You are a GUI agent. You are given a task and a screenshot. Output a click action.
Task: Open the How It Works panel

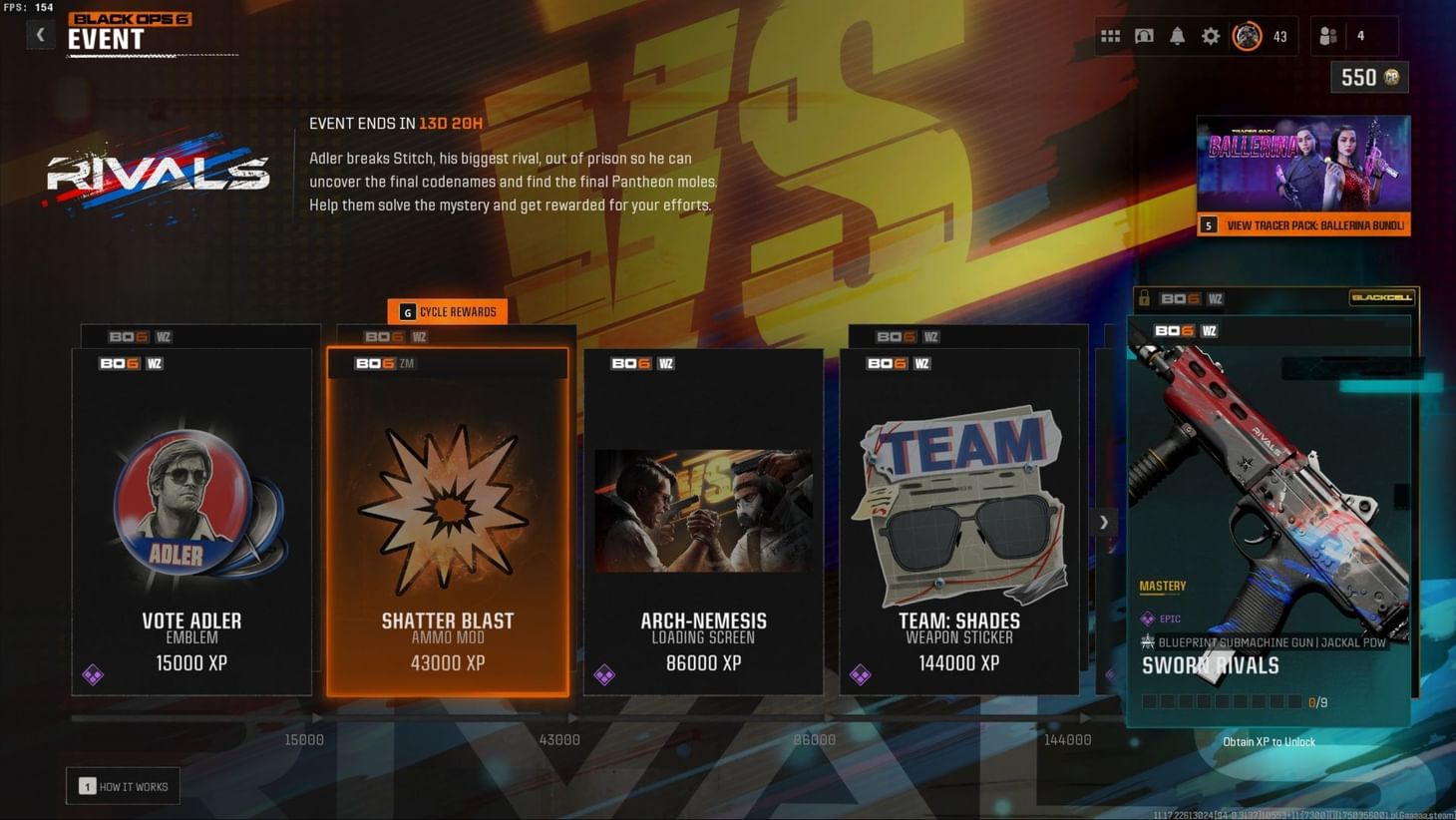123,786
